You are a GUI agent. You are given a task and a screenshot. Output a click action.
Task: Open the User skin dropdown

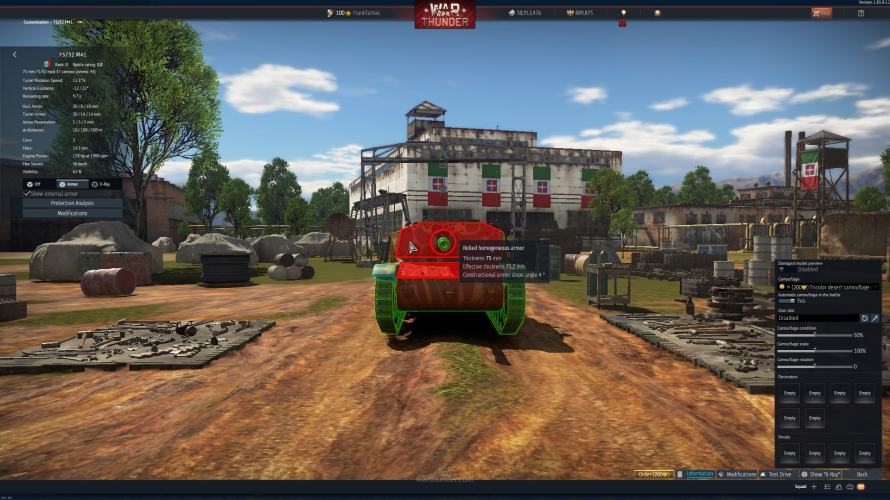coord(816,318)
